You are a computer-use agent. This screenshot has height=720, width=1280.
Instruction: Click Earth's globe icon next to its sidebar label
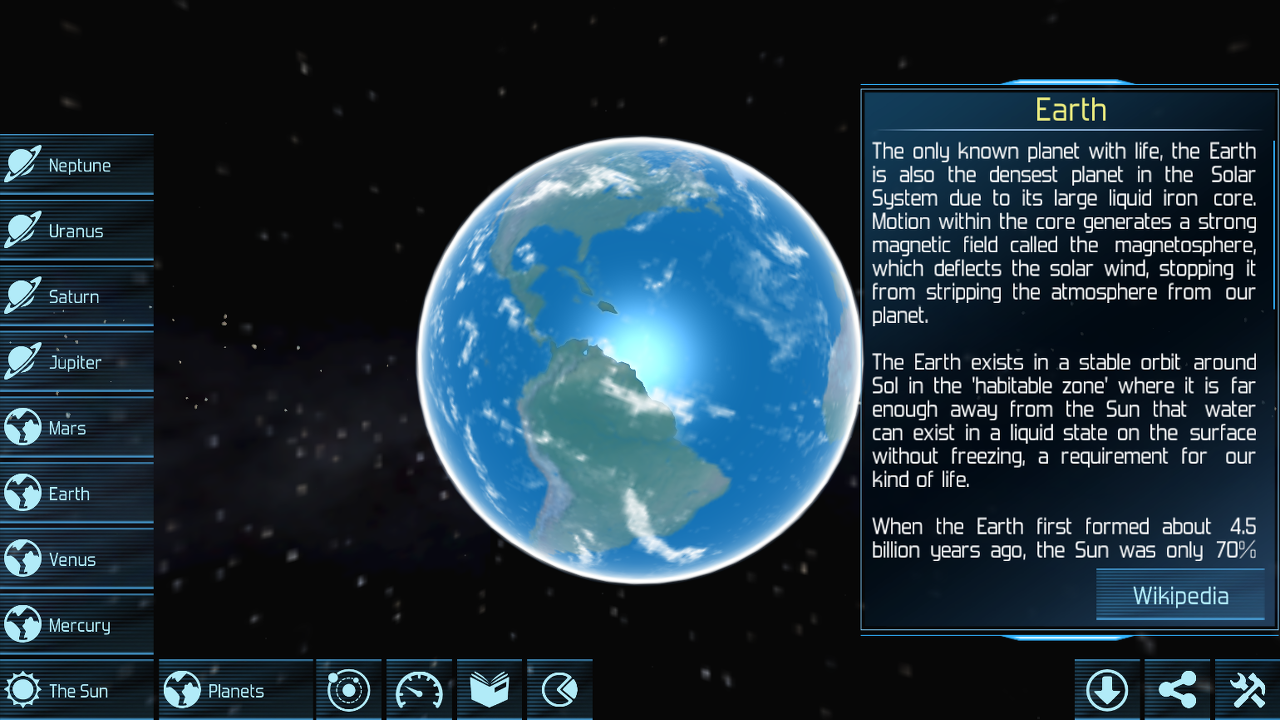coord(20,493)
